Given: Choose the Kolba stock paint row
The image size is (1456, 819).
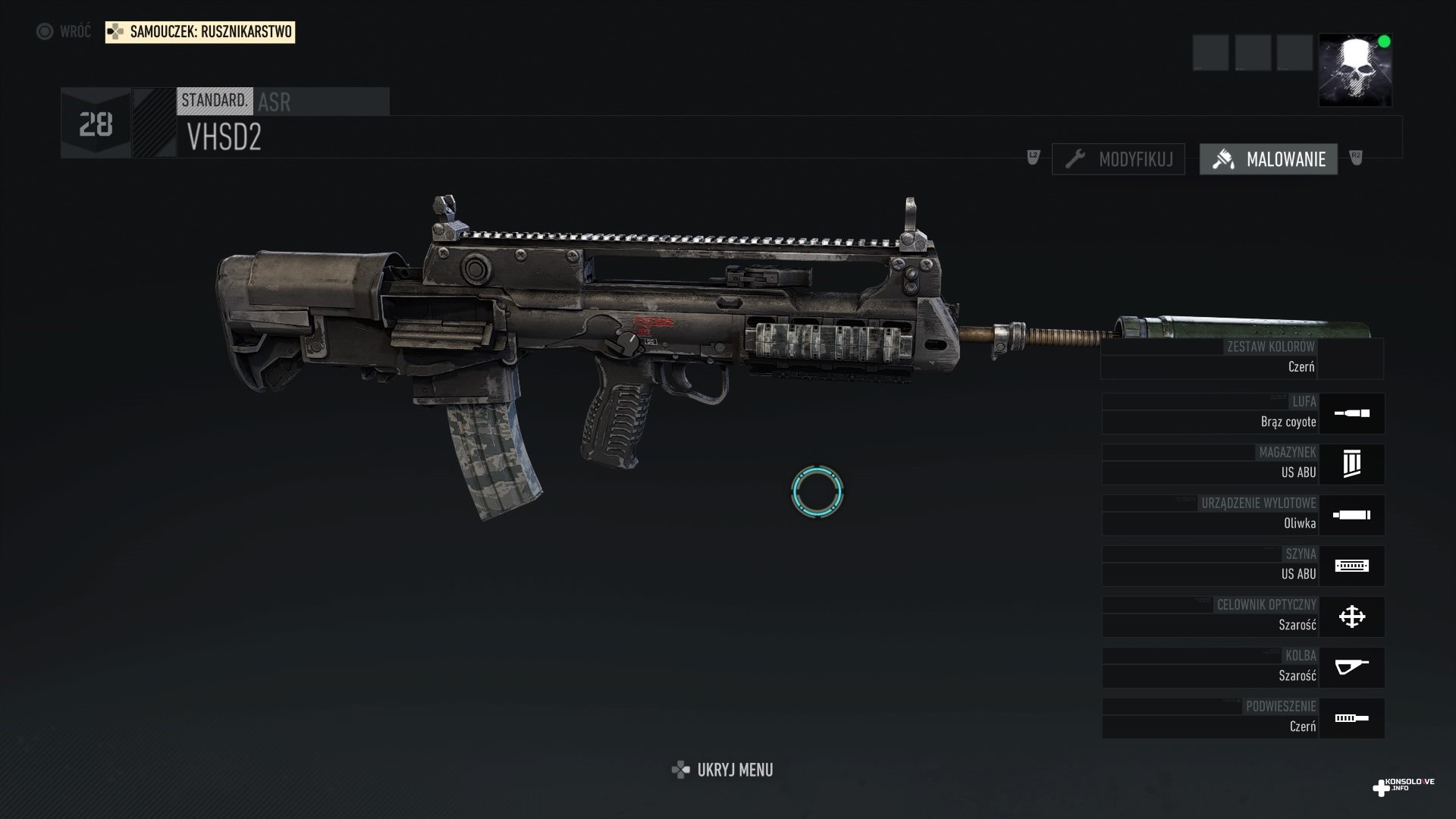Looking at the screenshot, I should click(1243, 667).
